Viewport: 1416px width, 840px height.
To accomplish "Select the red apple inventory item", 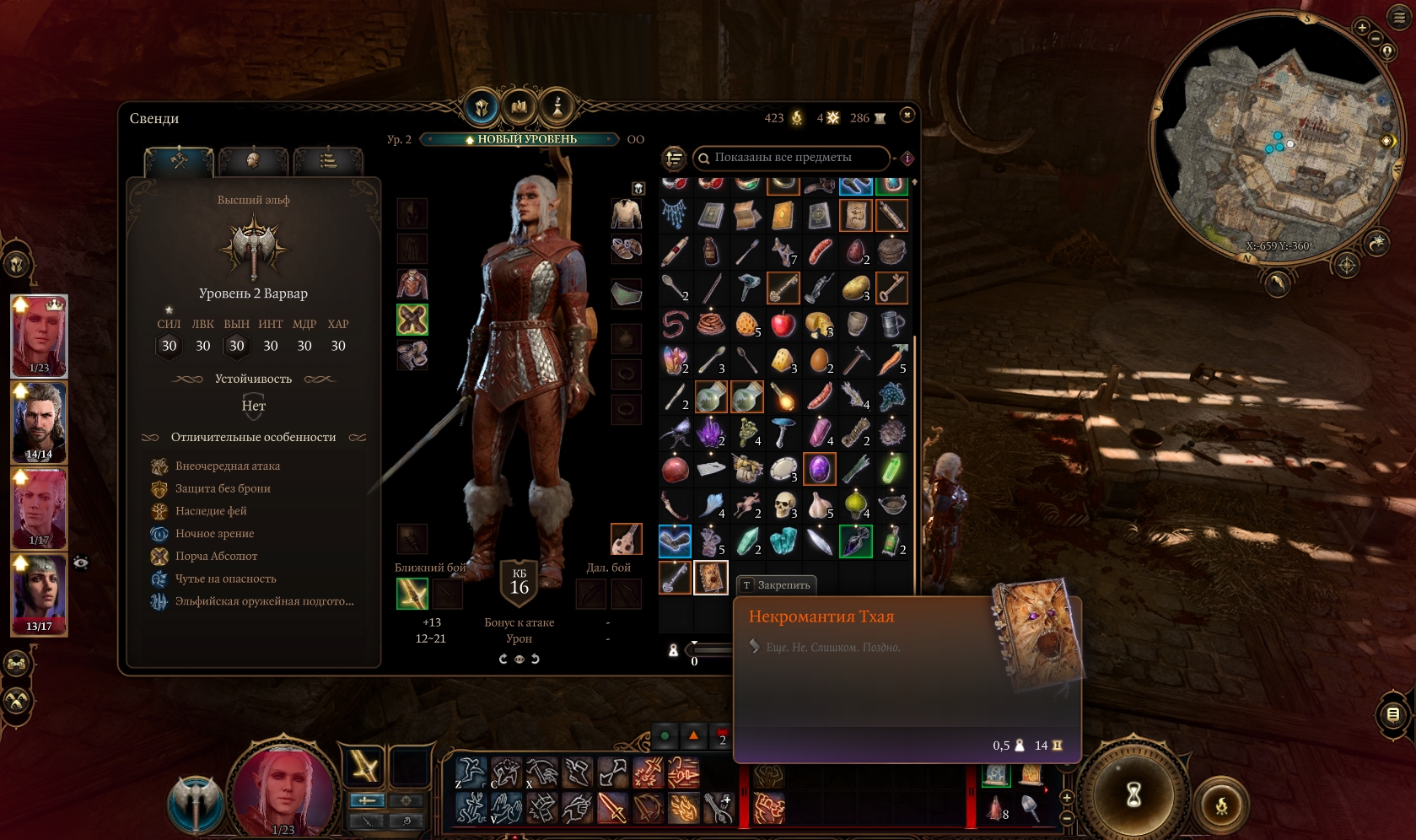I will click(783, 323).
